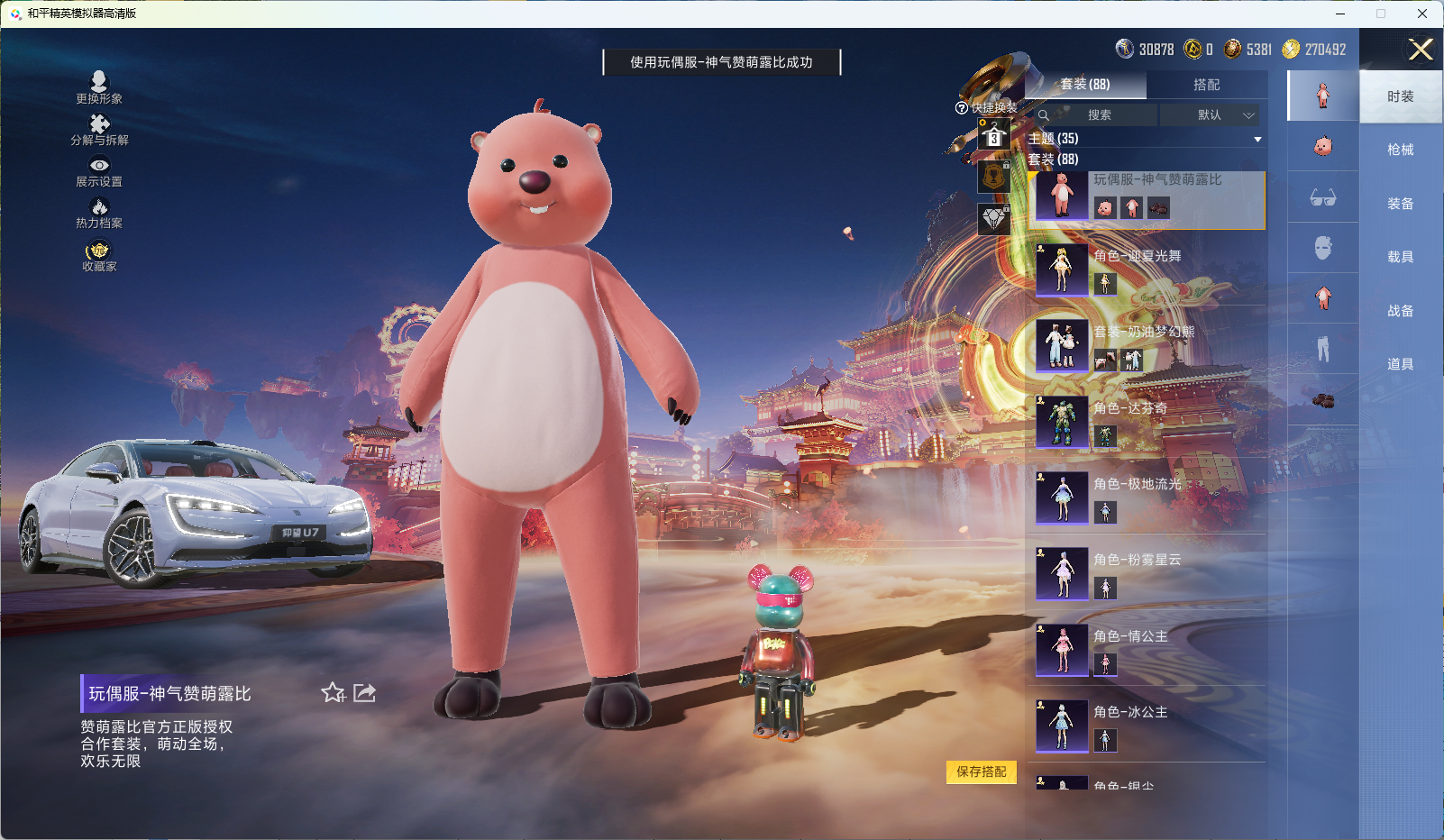Screen dimensions: 1444x840
Task: Select the pink character head category icon
Action: click(1322, 146)
